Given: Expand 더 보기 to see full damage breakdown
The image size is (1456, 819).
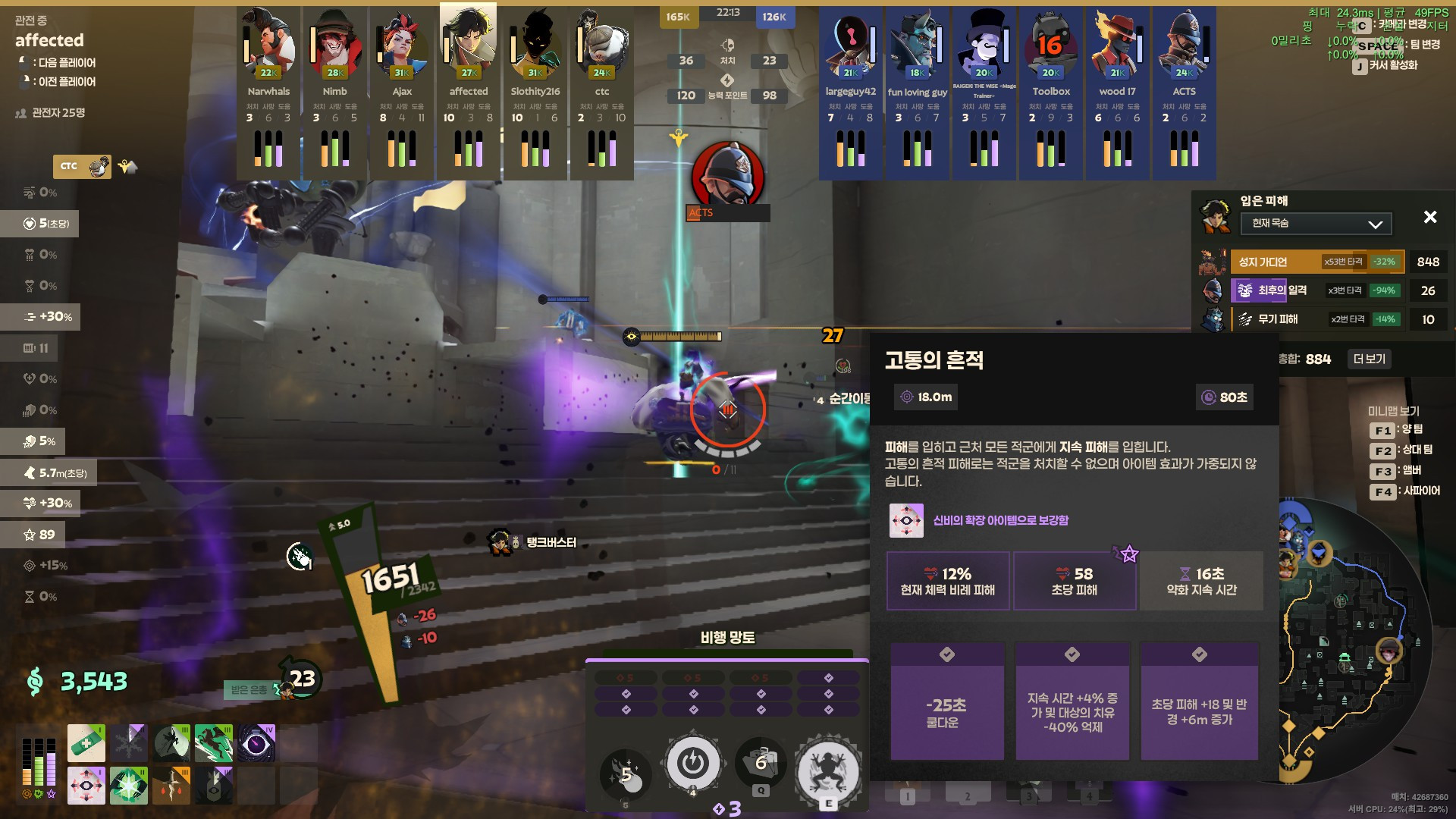Looking at the screenshot, I should coord(1369,359).
